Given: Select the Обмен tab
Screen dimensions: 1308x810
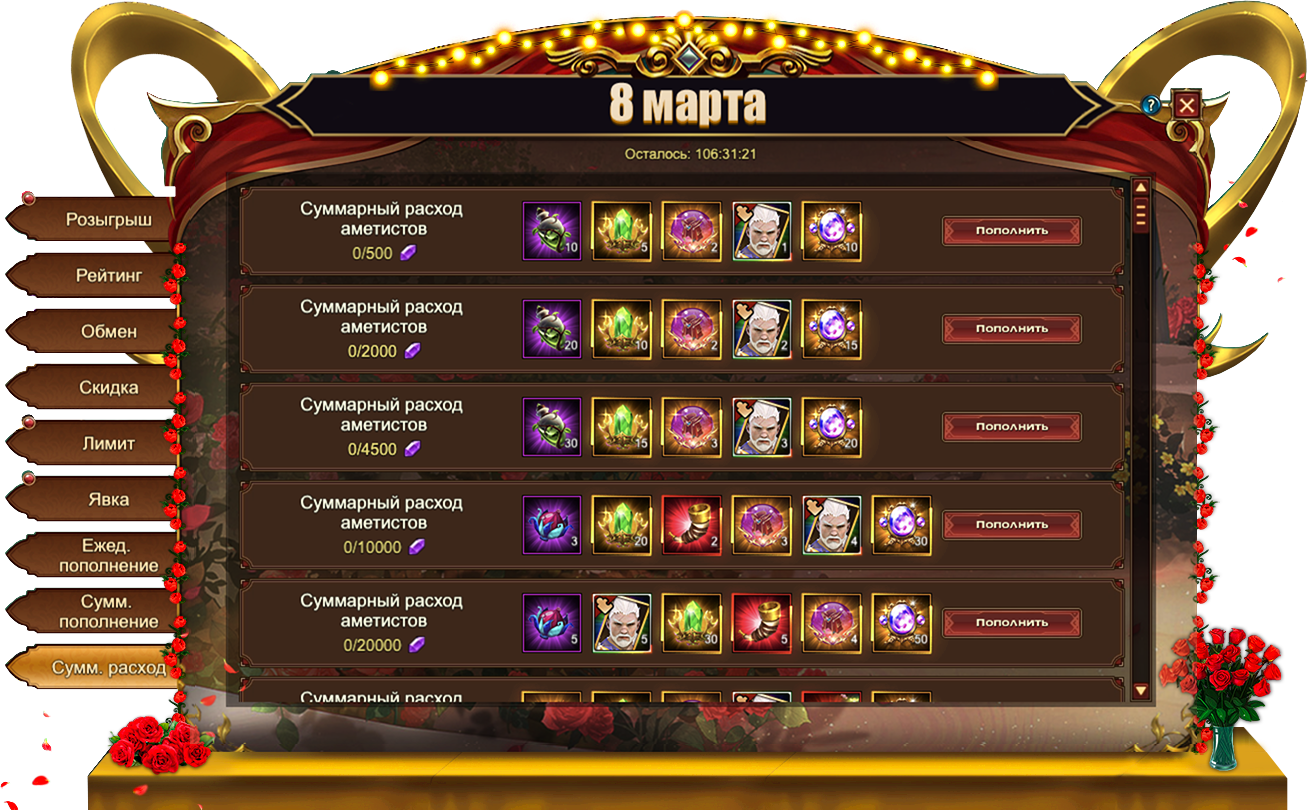Looking at the screenshot, I should pos(108,331).
